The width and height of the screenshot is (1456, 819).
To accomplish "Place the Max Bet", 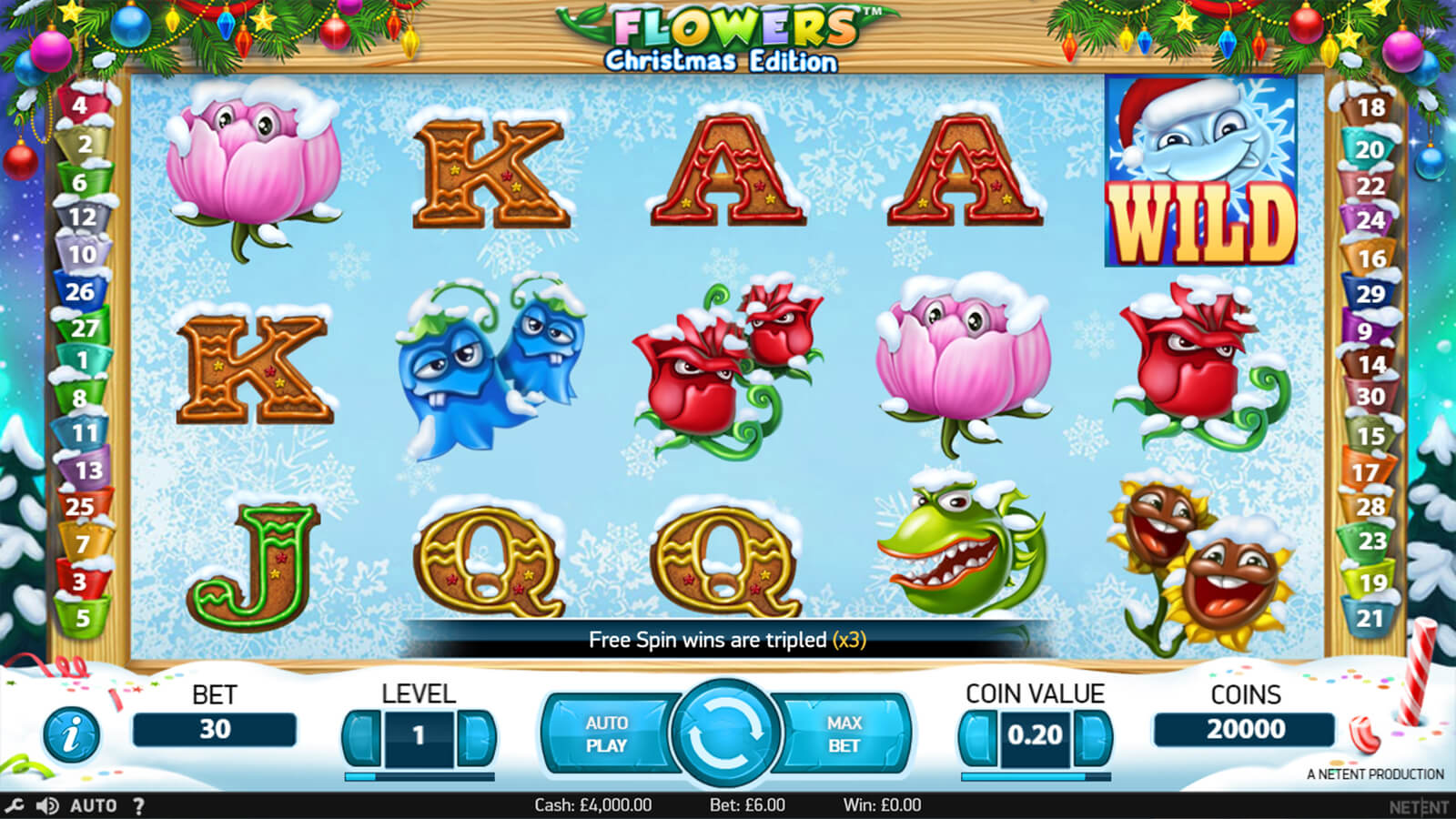I will (x=844, y=733).
